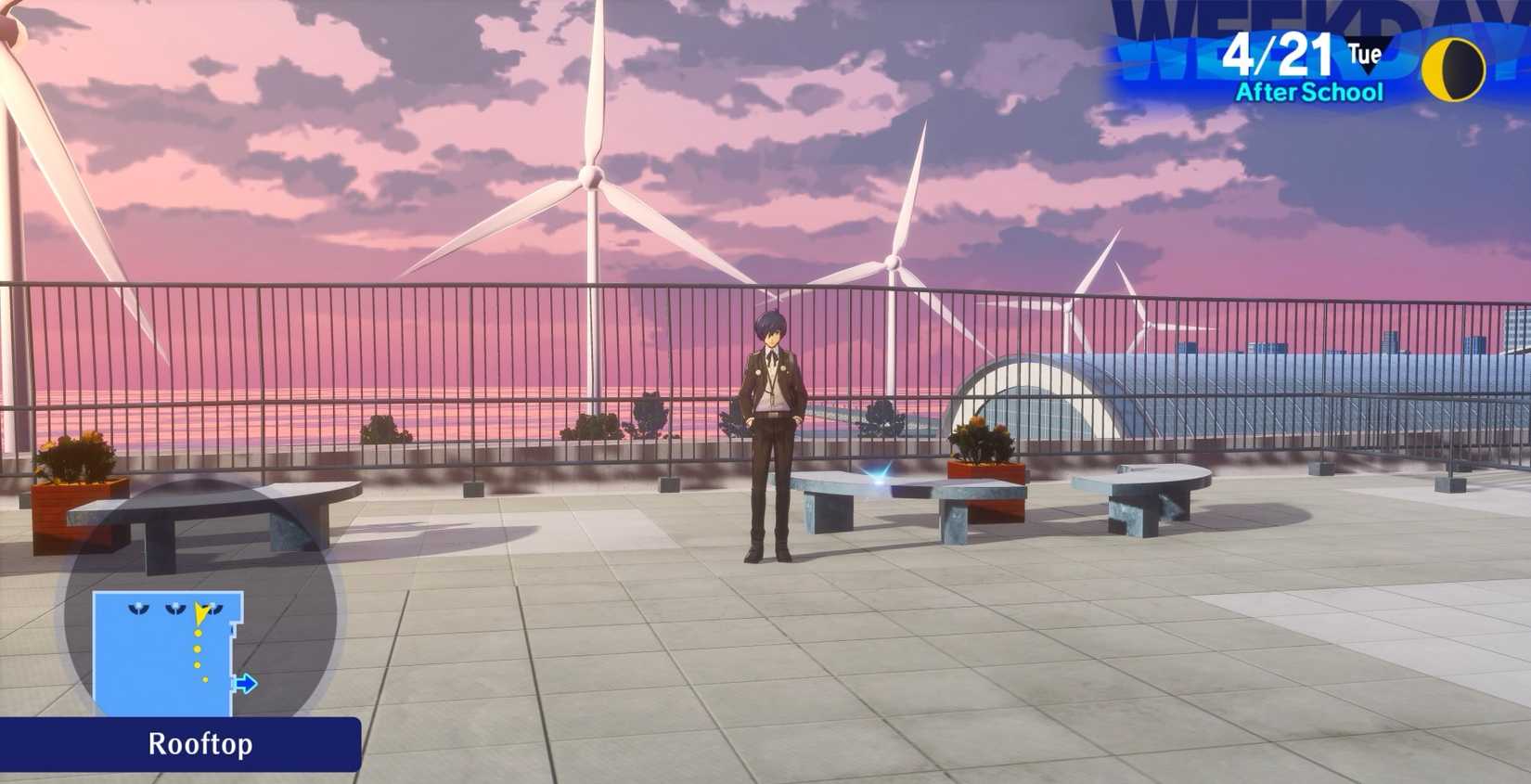This screenshot has height=784, width=1531.
Task: Select the blue exit arrow on the minimap
Action: point(247,683)
